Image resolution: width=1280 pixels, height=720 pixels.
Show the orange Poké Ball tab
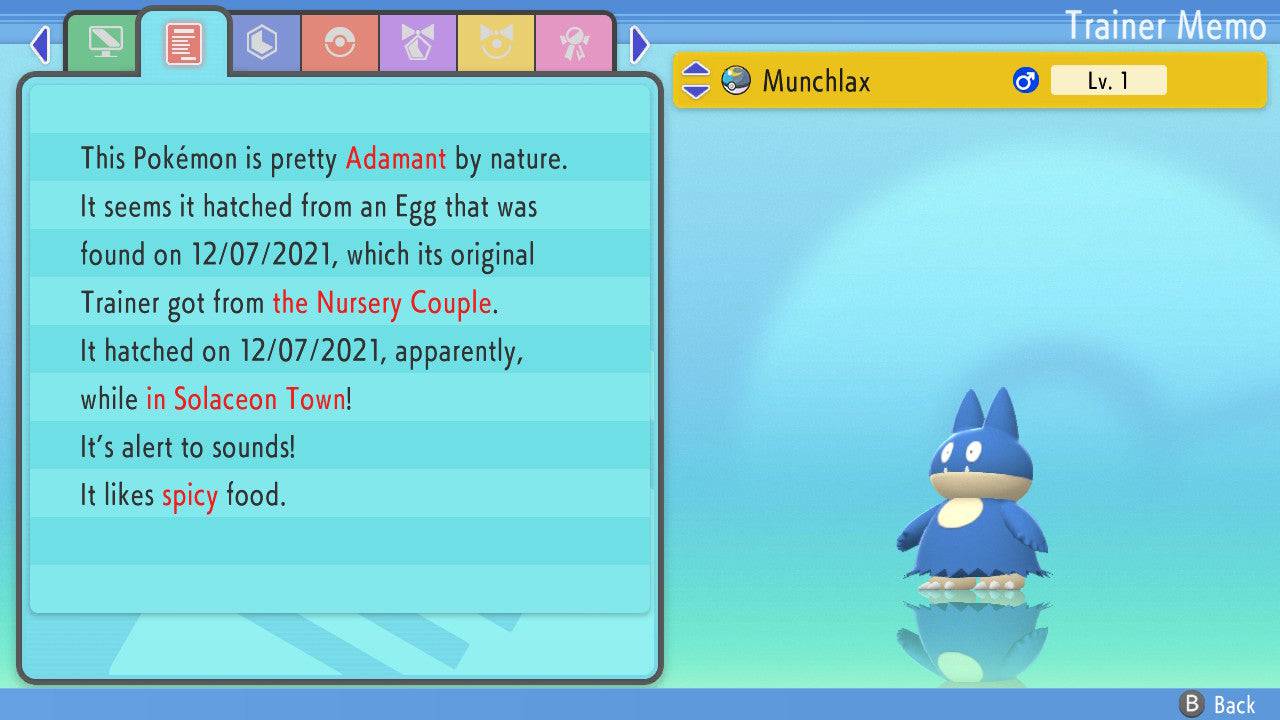click(340, 43)
